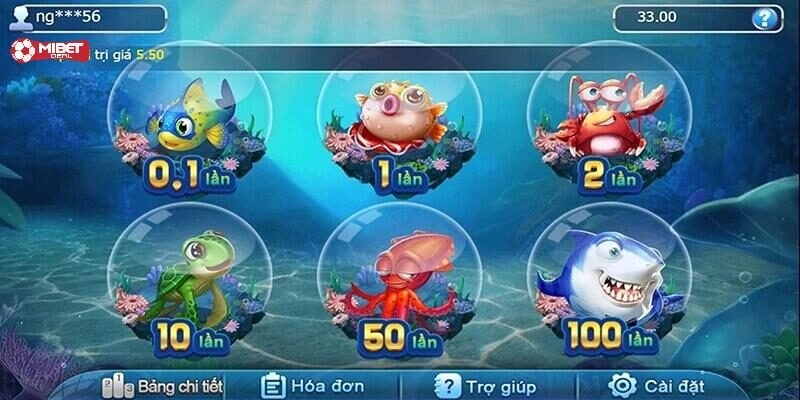Select the red squid 50 lần bubble
This screenshot has height=400, width=800.
pyautogui.click(x=397, y=280)
